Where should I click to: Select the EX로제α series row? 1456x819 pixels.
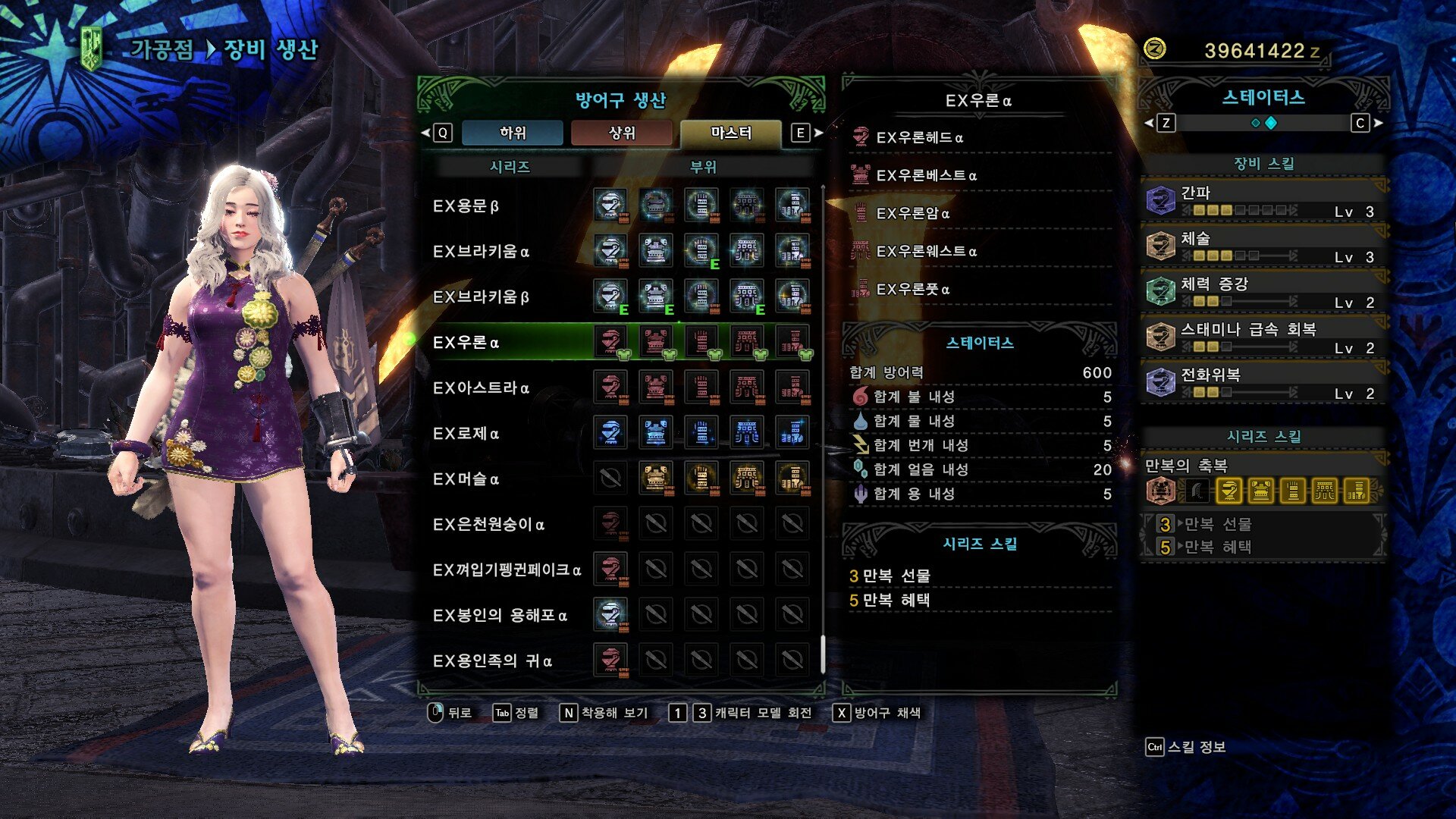466,434
